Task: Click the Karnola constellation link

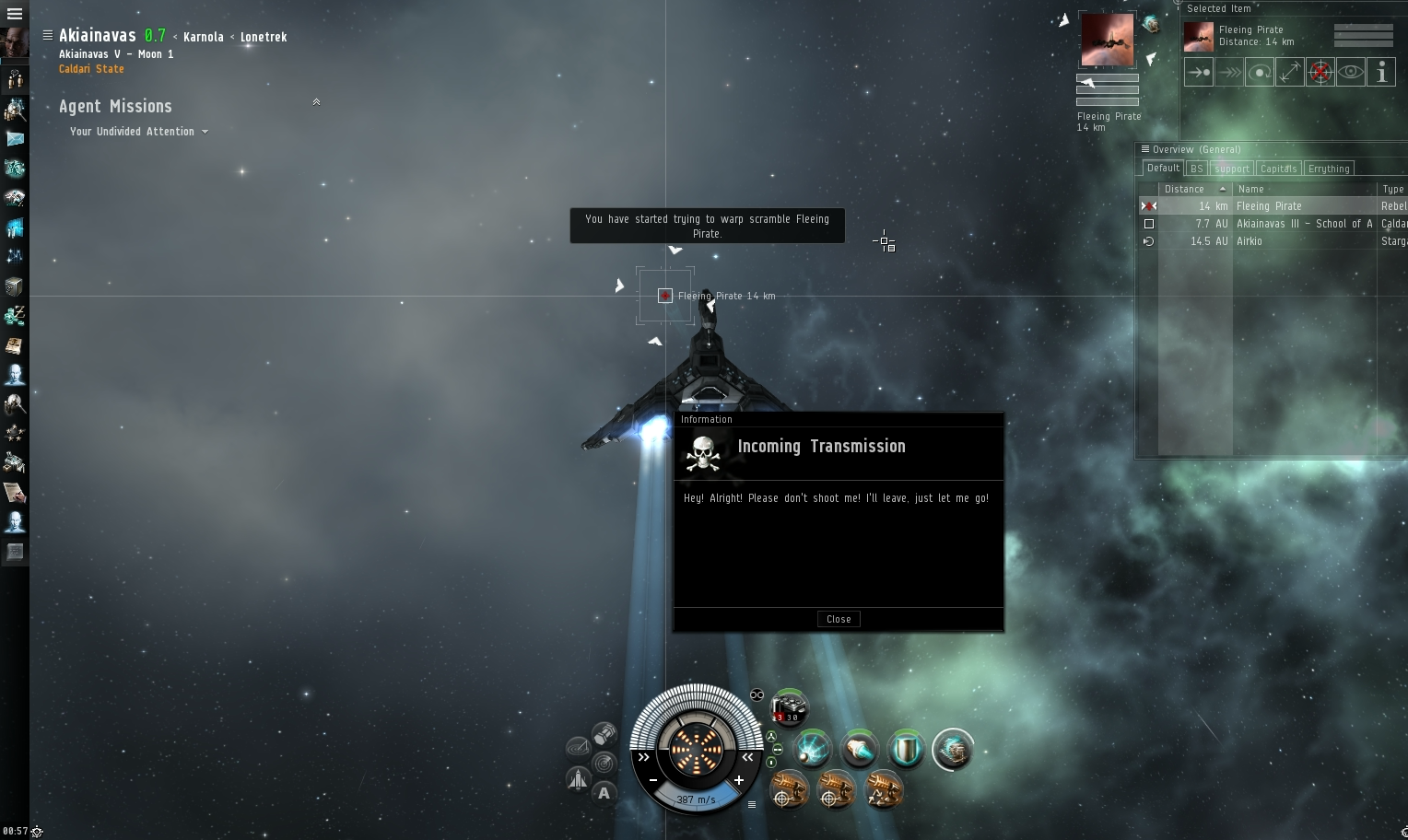Action: (204, 37)
